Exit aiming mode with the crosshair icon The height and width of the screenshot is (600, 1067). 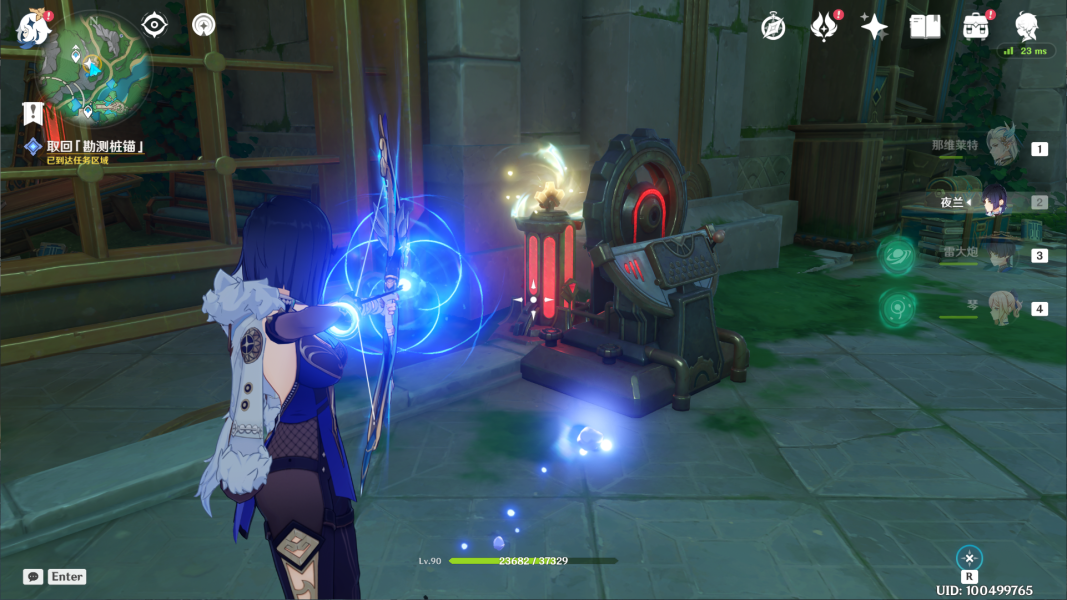coord(969,558)
